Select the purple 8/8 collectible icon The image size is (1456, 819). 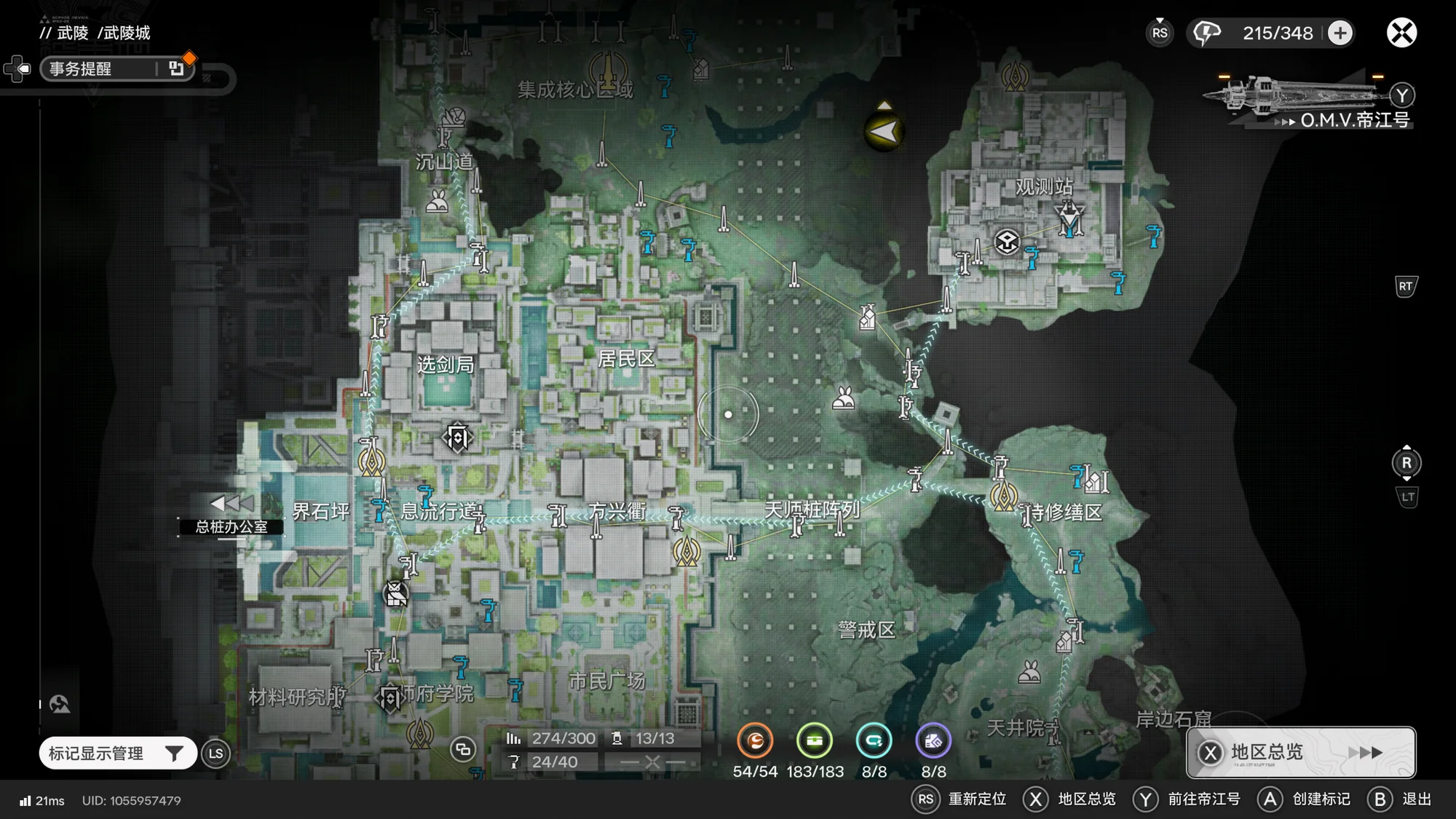pyautogui.click(x=933, y=741)
